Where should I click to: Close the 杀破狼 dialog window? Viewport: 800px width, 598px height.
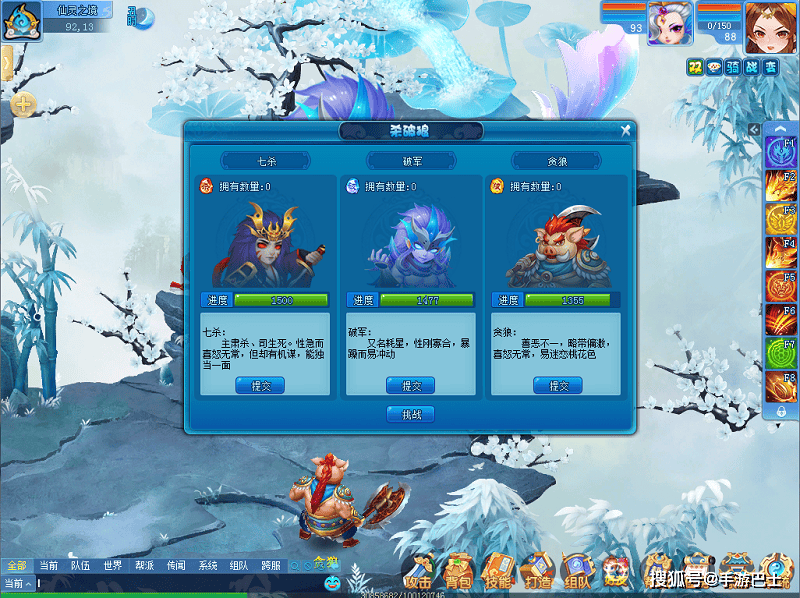click(x=625, y=130)
